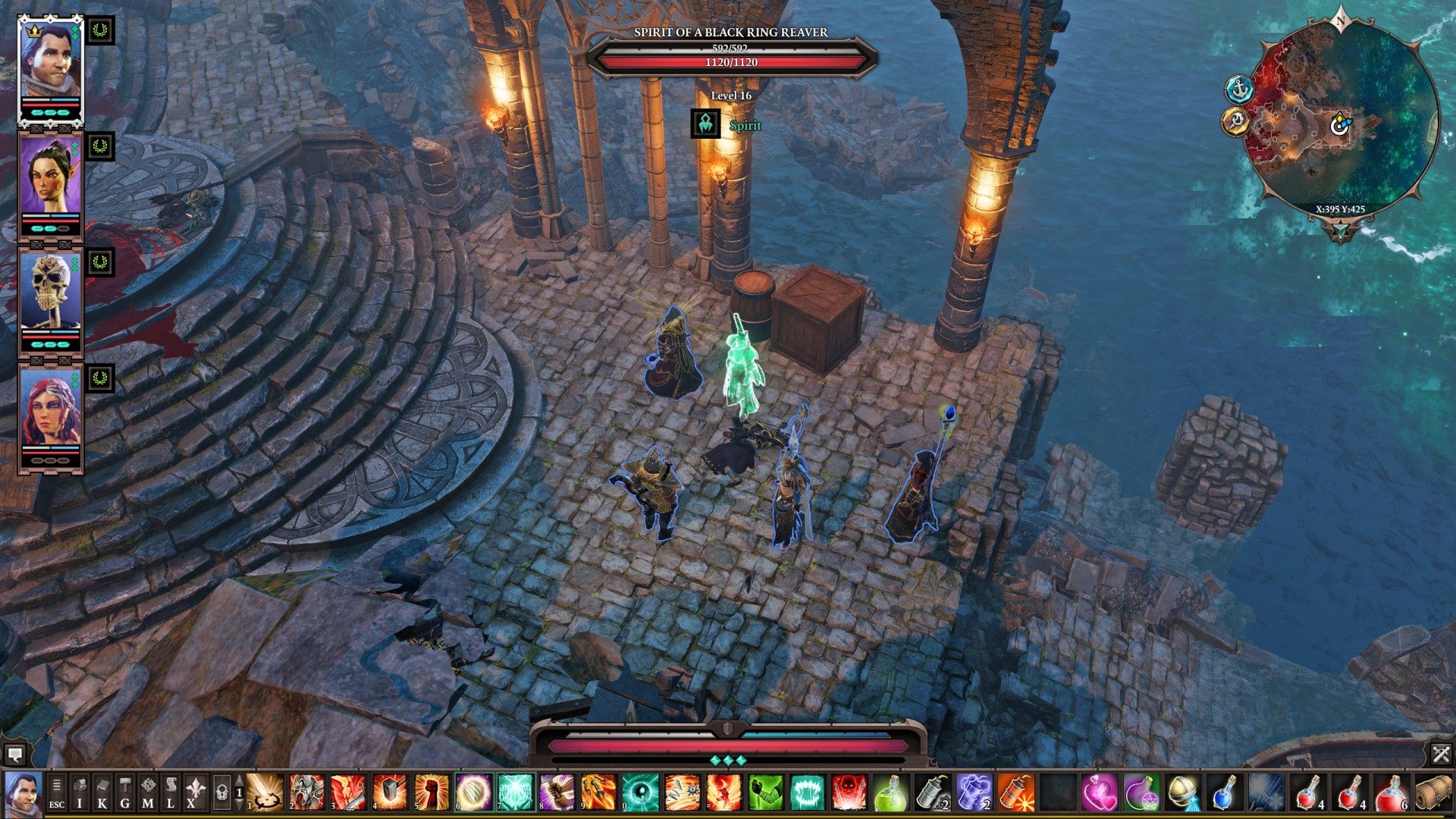The width and height of the screenshot is (1456, 819).
Task: Activate the teal fangs skill
Action: [x=808, y=792]
